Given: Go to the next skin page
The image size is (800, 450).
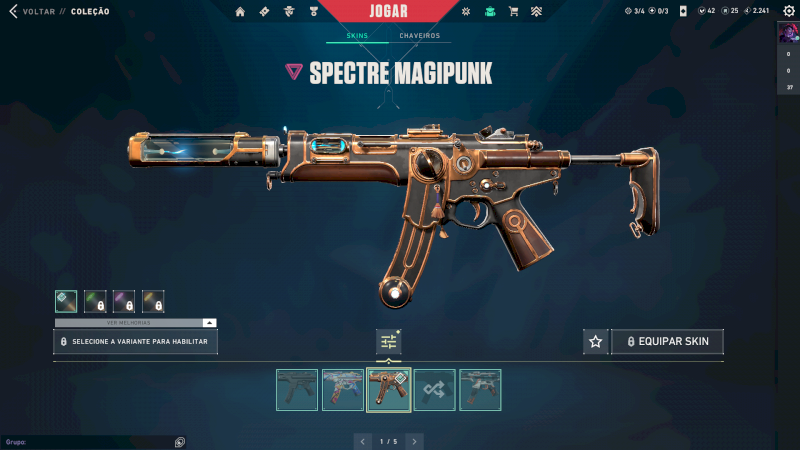Looking at the screenshot, I should 414,441.
